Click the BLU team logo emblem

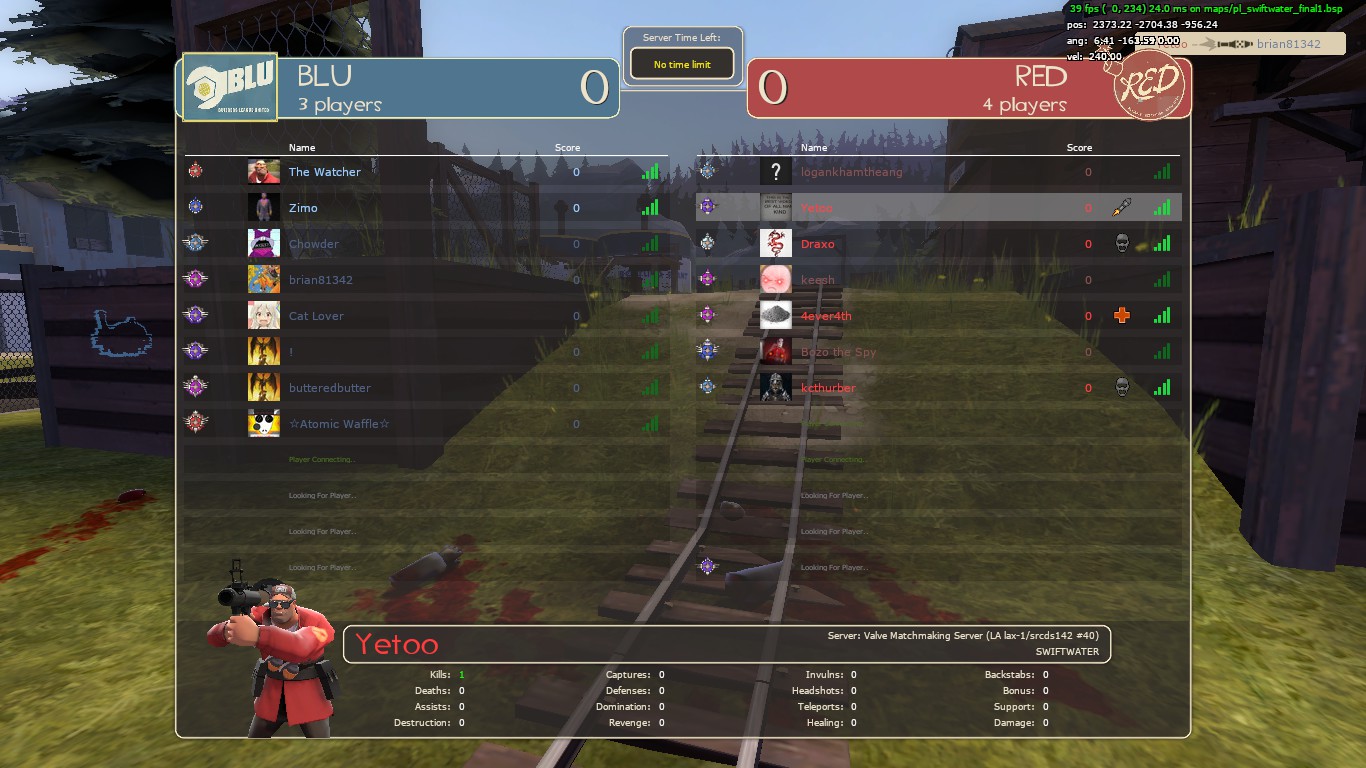pos(228,87)
